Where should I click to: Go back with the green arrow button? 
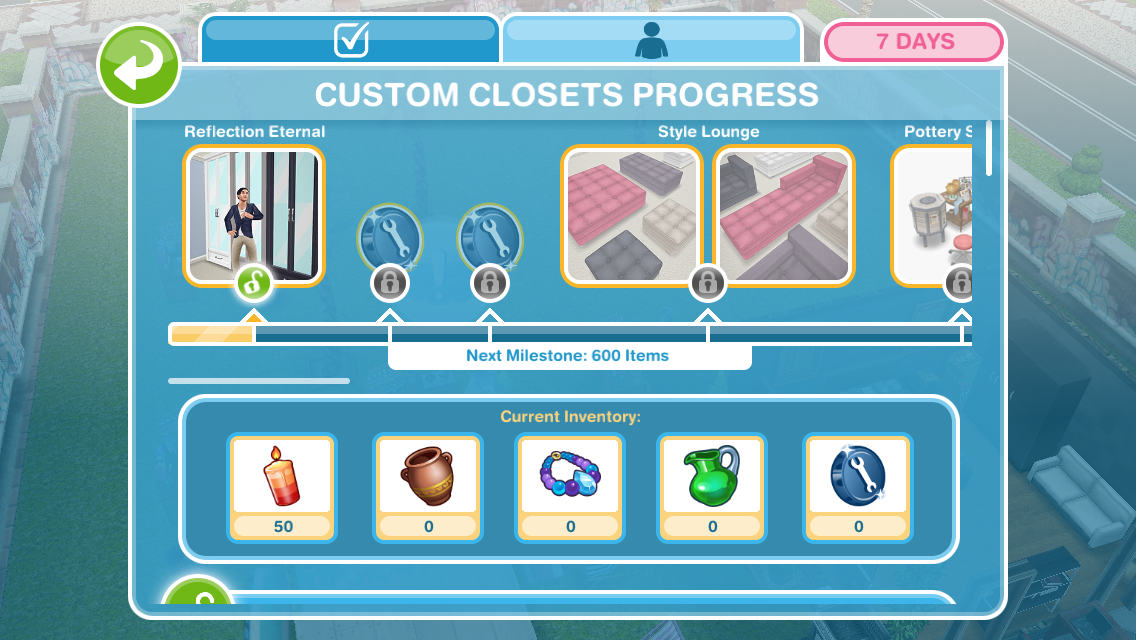point(139,67)
